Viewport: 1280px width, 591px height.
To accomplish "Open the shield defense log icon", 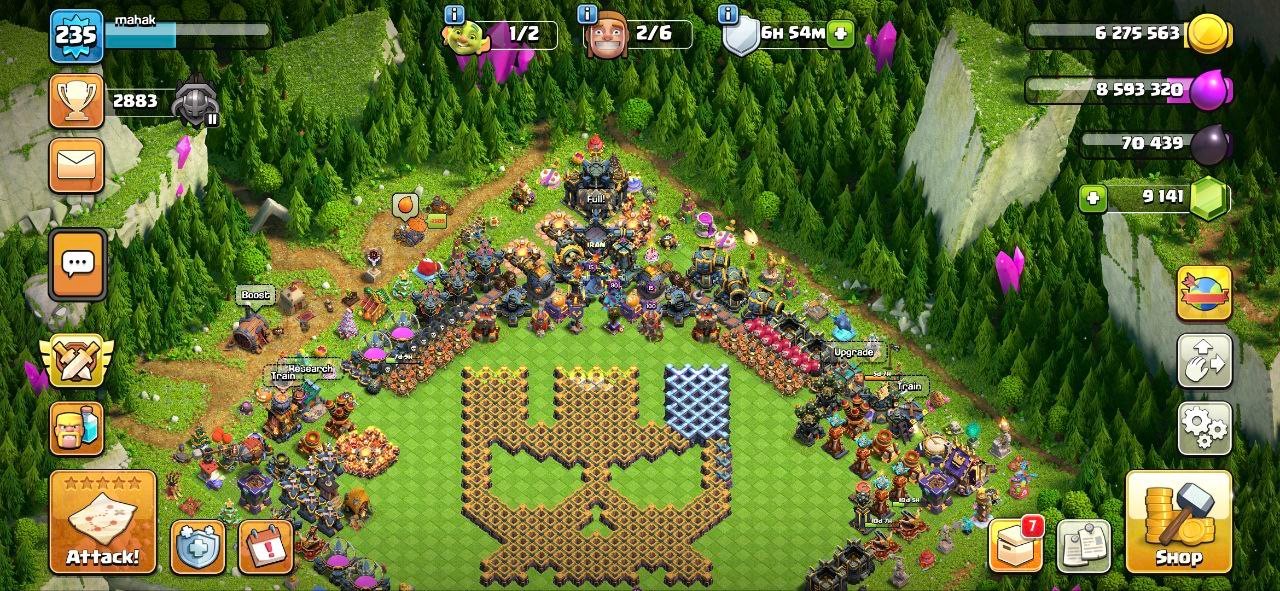I will tap(197, 547).
